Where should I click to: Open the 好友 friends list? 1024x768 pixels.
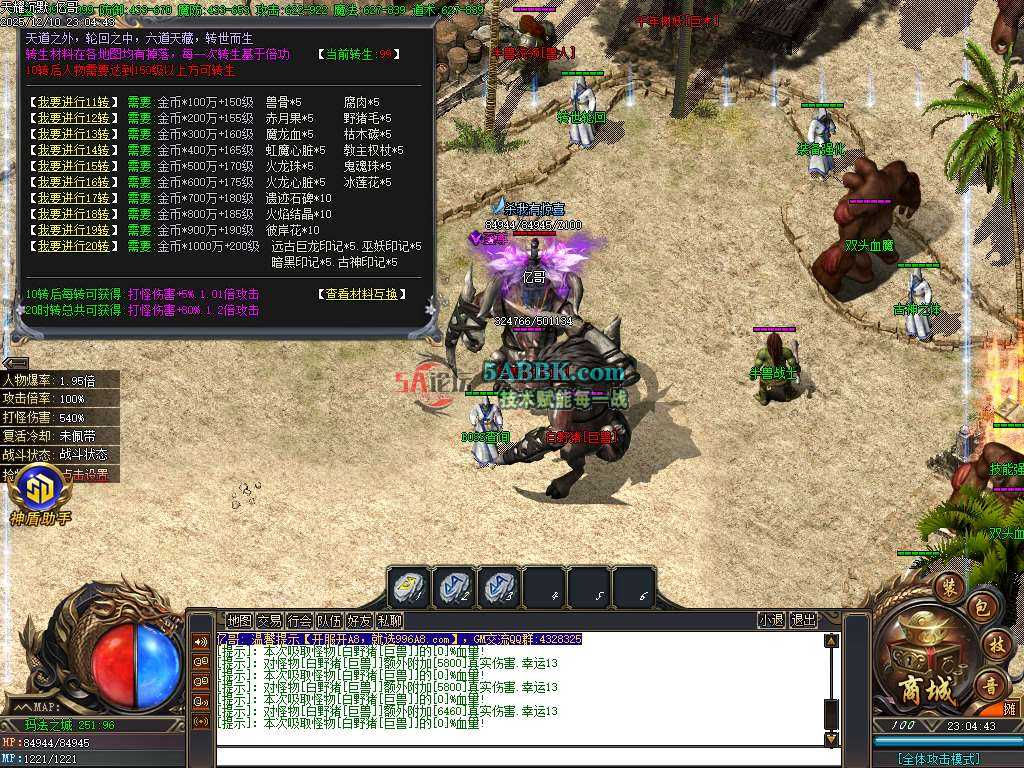click(x=359, y=621)
